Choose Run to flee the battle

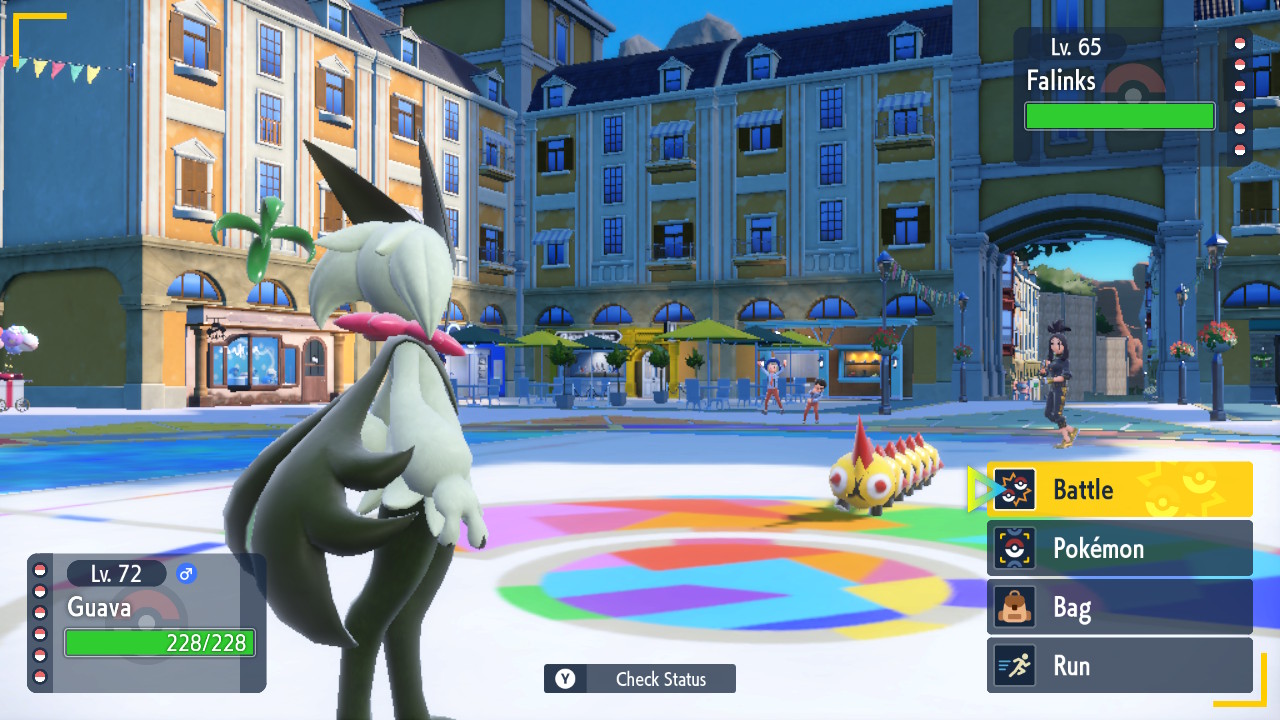point(1119,666)
